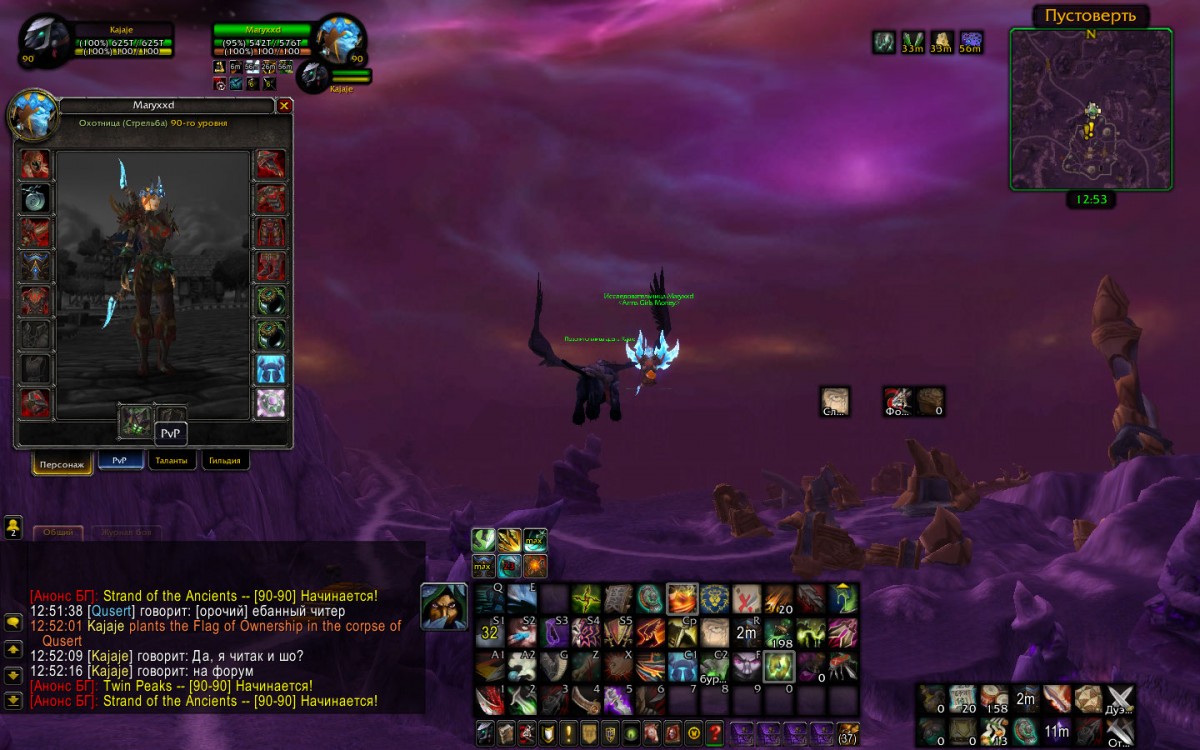Viewport: 1200px width, 750px height.
Task: Open the backpack showing 37 free slots
Action: coord(847,732)
